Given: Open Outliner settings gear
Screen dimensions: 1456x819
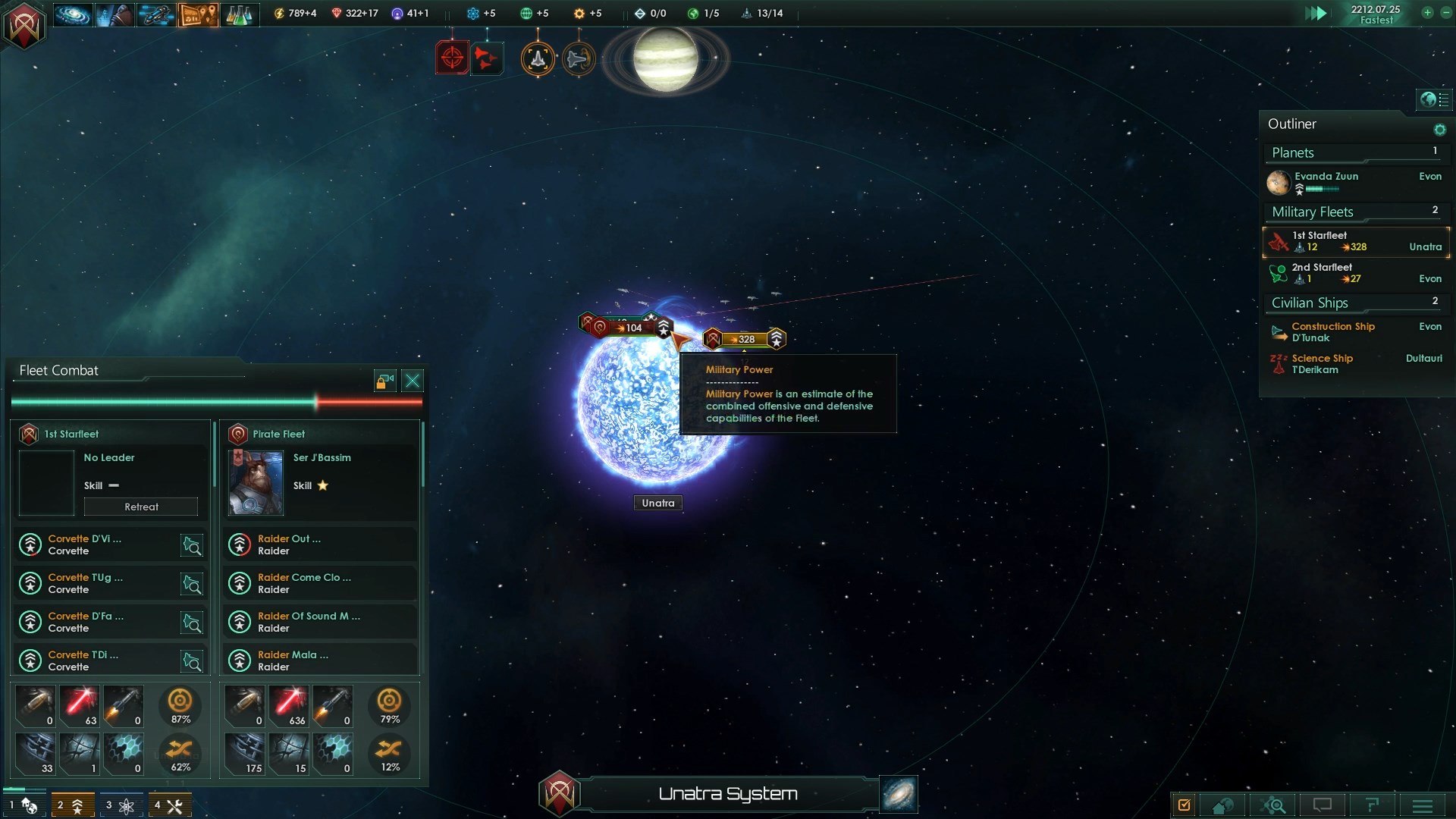Looking at the screenshot, I should tap(1439, 130).
